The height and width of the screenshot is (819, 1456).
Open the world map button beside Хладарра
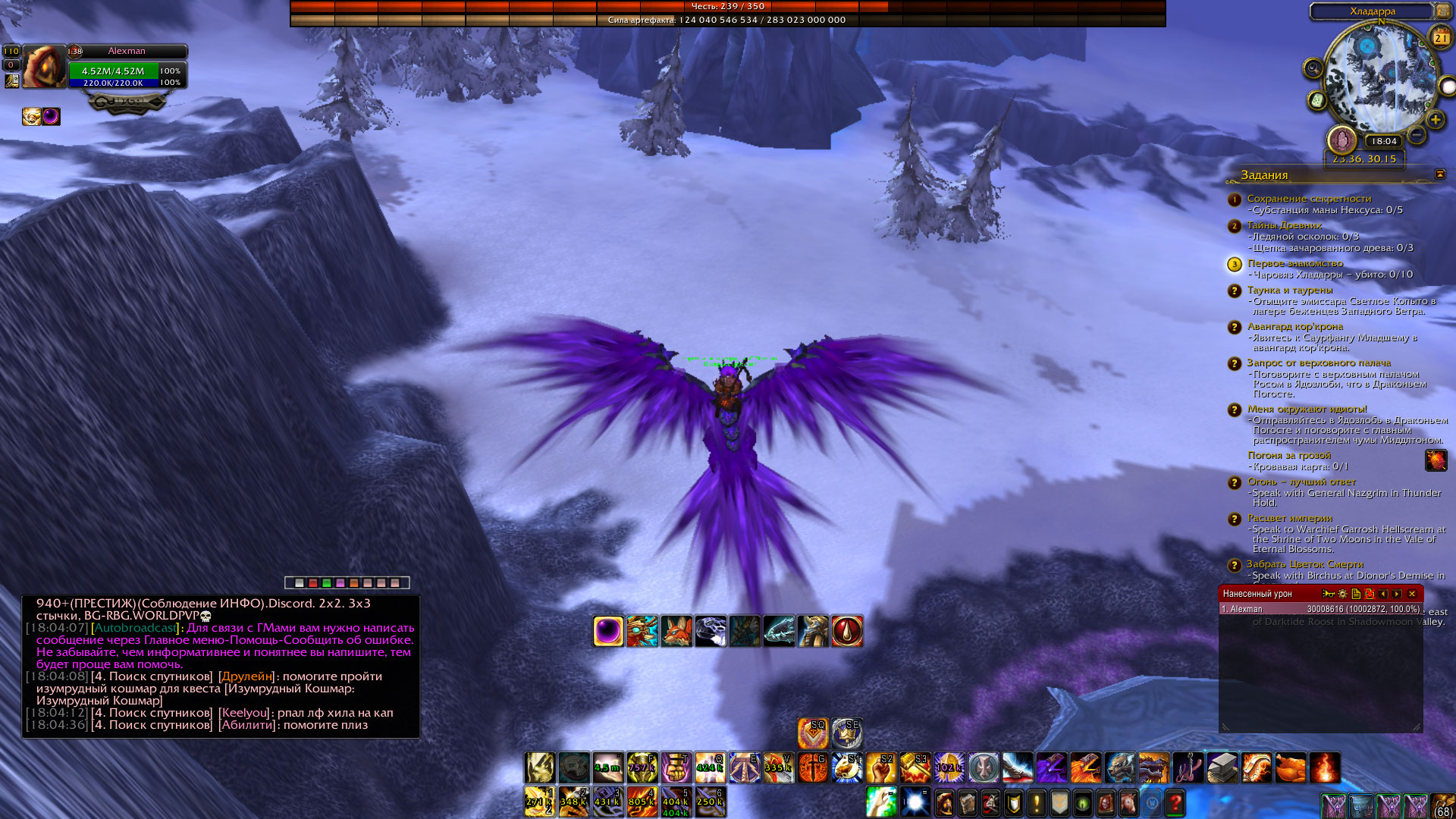click(x=1442, y=11)
